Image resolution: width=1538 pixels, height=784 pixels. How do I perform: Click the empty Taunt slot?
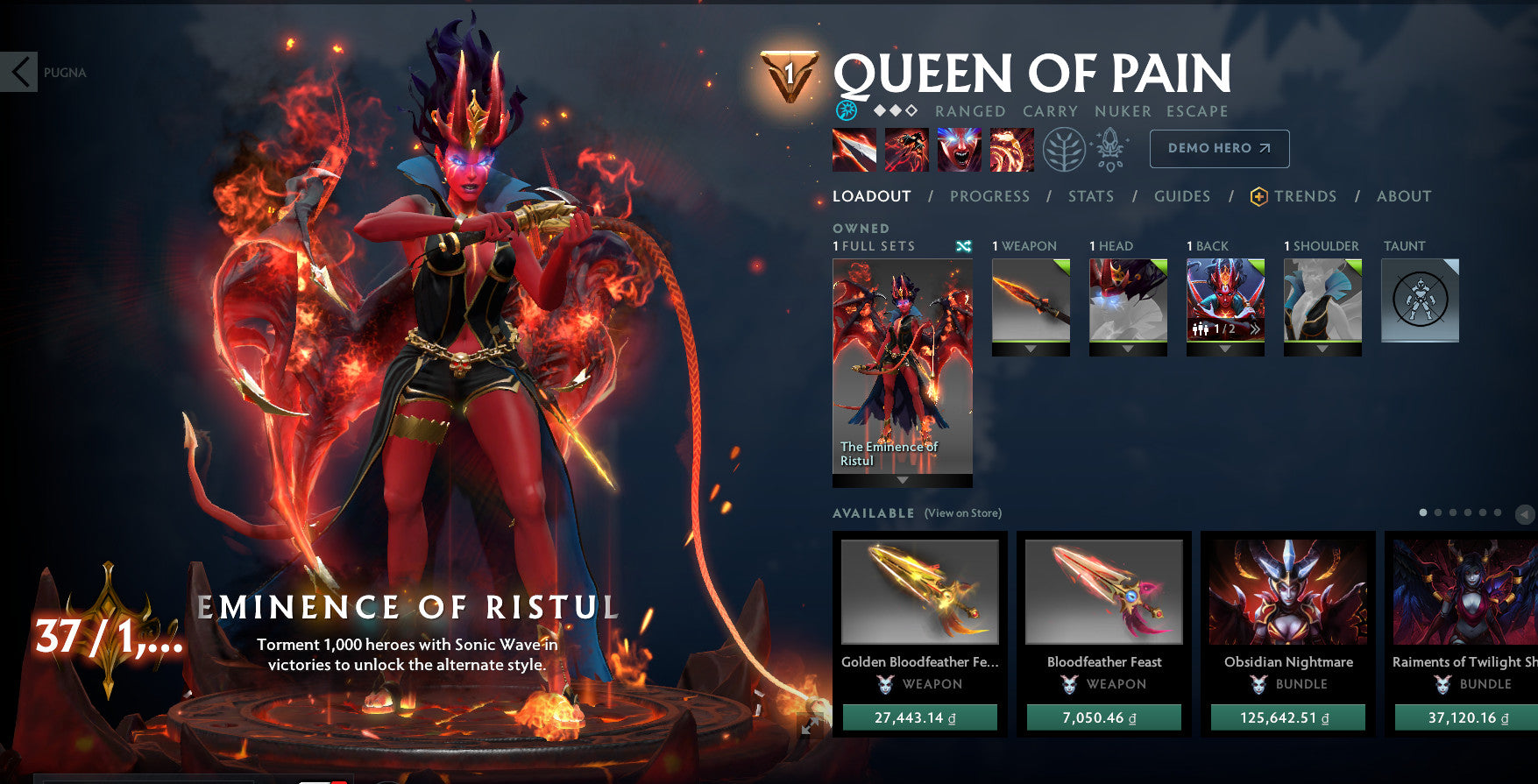coord(1420,300)
